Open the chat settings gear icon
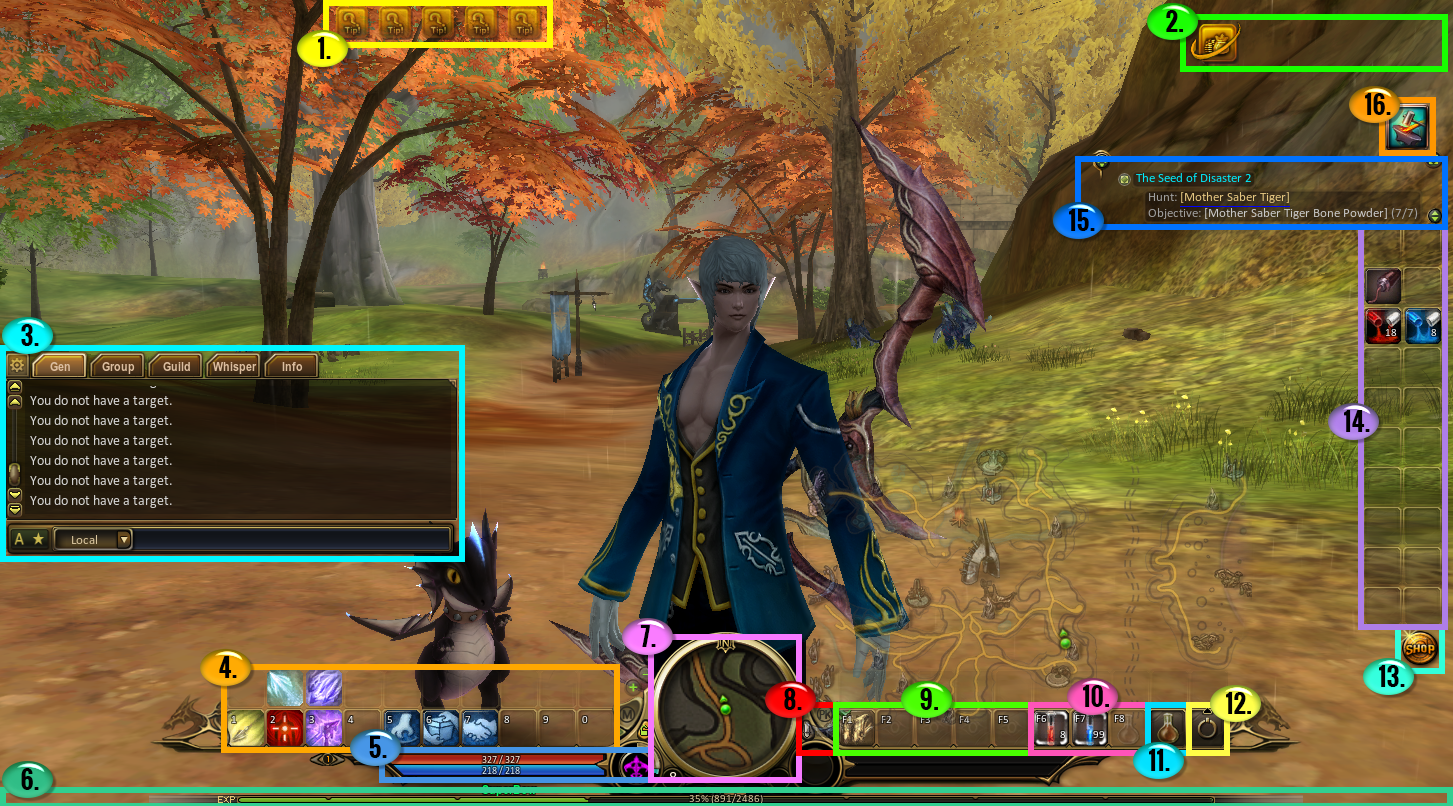Screen dimensions: 1453x806 coord(17,365)
